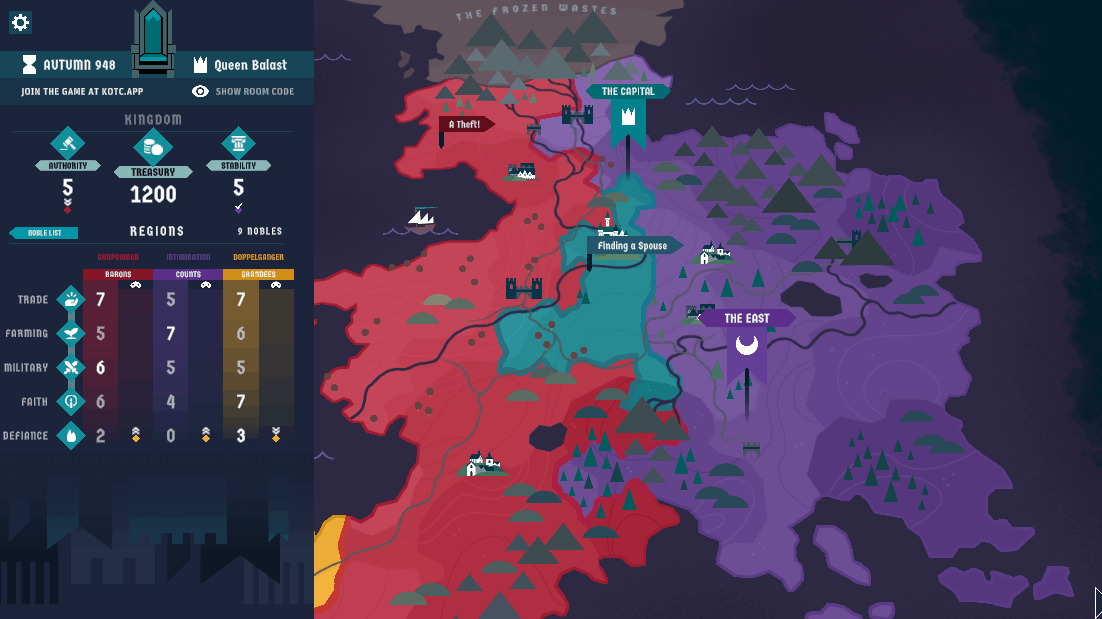Choose the Counts region column header
Image resolution: width=1102 pixels, height=619 pixels.
[x=188, y=274]
